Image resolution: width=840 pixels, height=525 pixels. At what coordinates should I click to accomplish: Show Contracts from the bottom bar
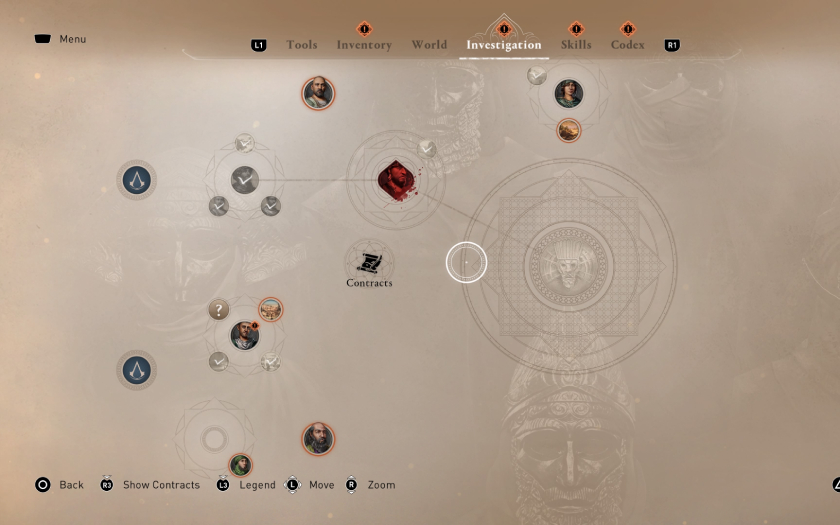(x=160, y=485)
